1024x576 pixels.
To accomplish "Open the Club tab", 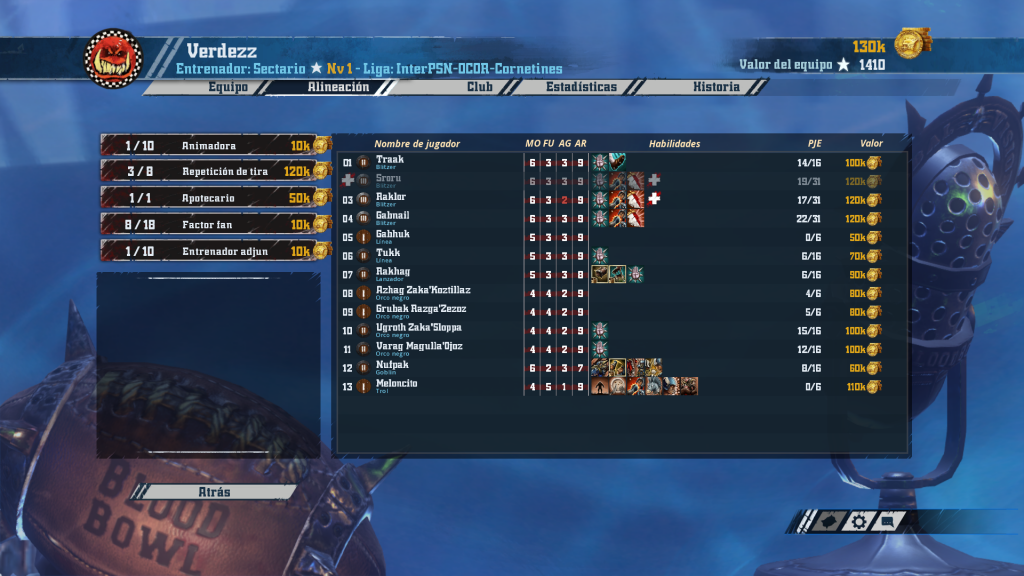I will coord(480,87).
